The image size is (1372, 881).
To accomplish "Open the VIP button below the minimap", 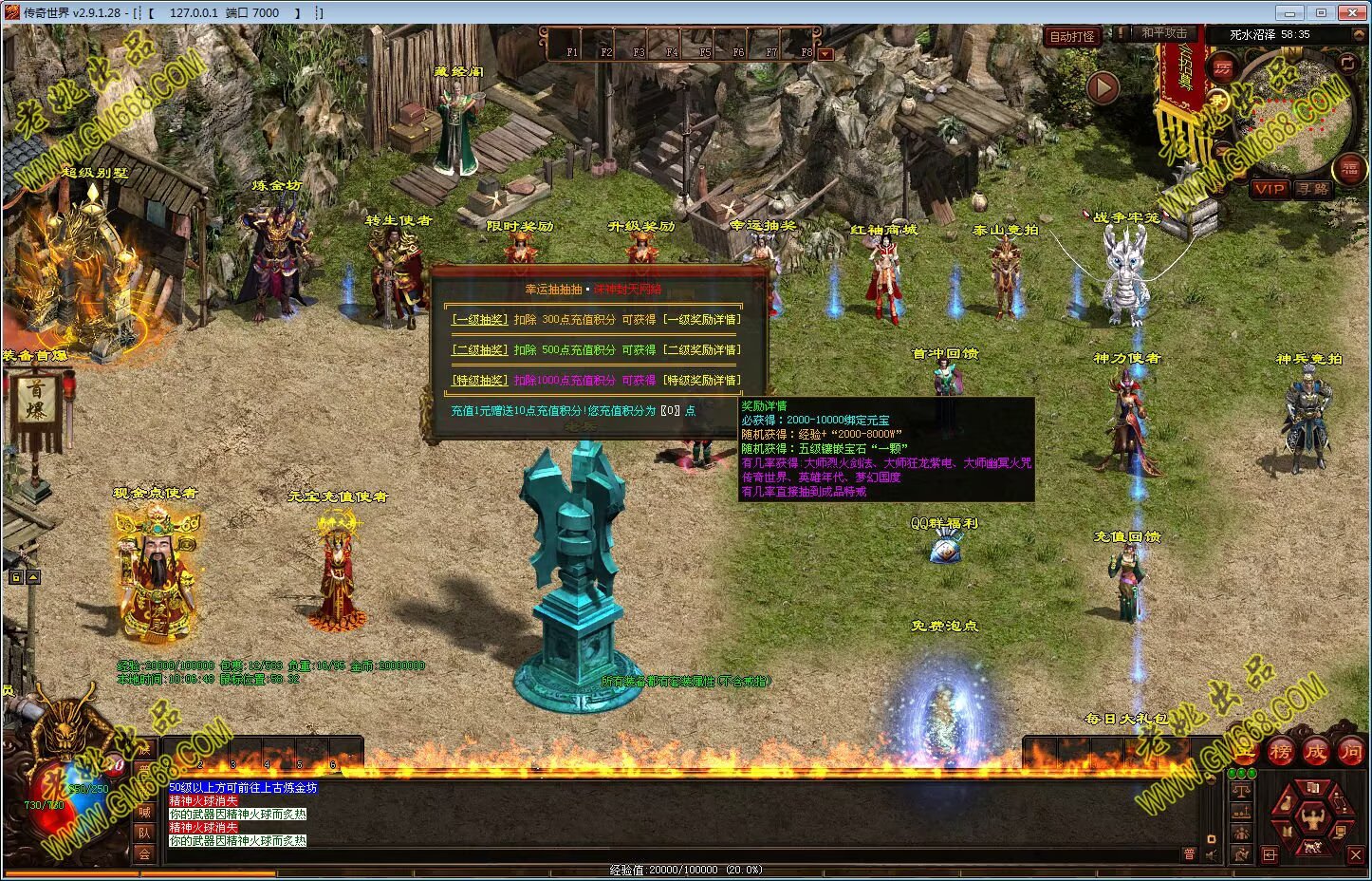I will pos(1270,189).
